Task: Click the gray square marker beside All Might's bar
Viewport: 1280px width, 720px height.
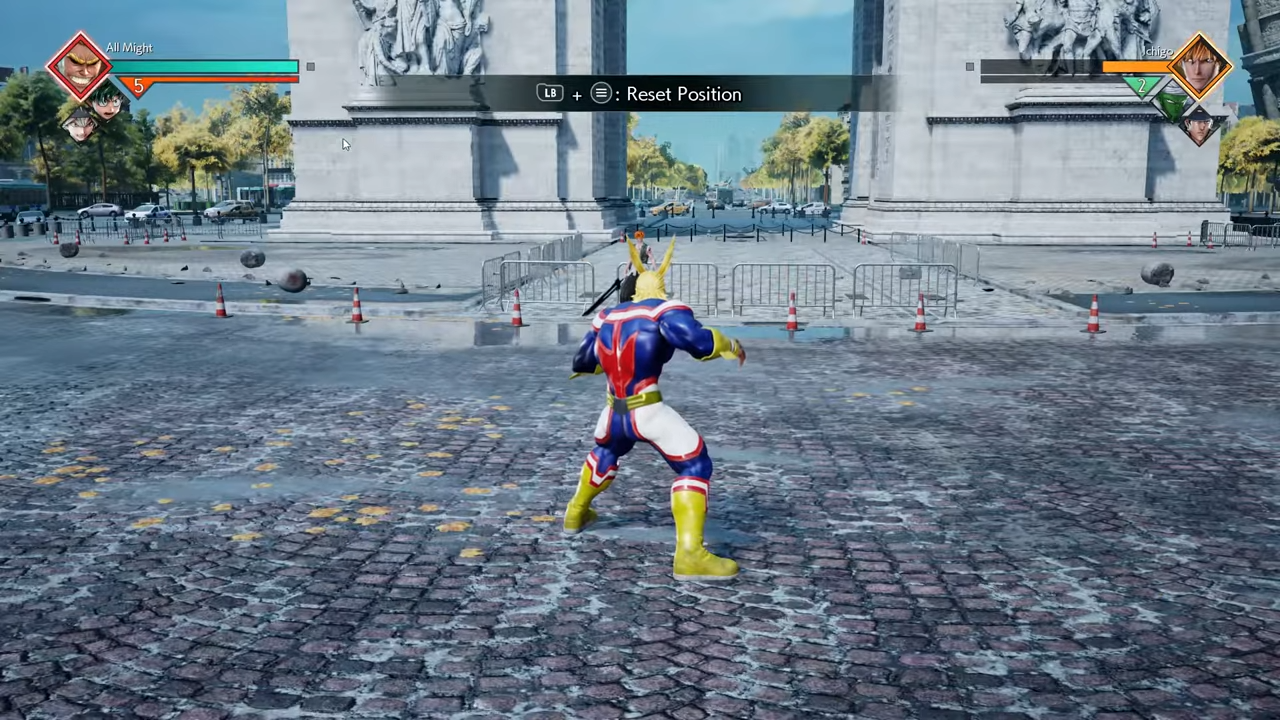Action: (310, 66)
